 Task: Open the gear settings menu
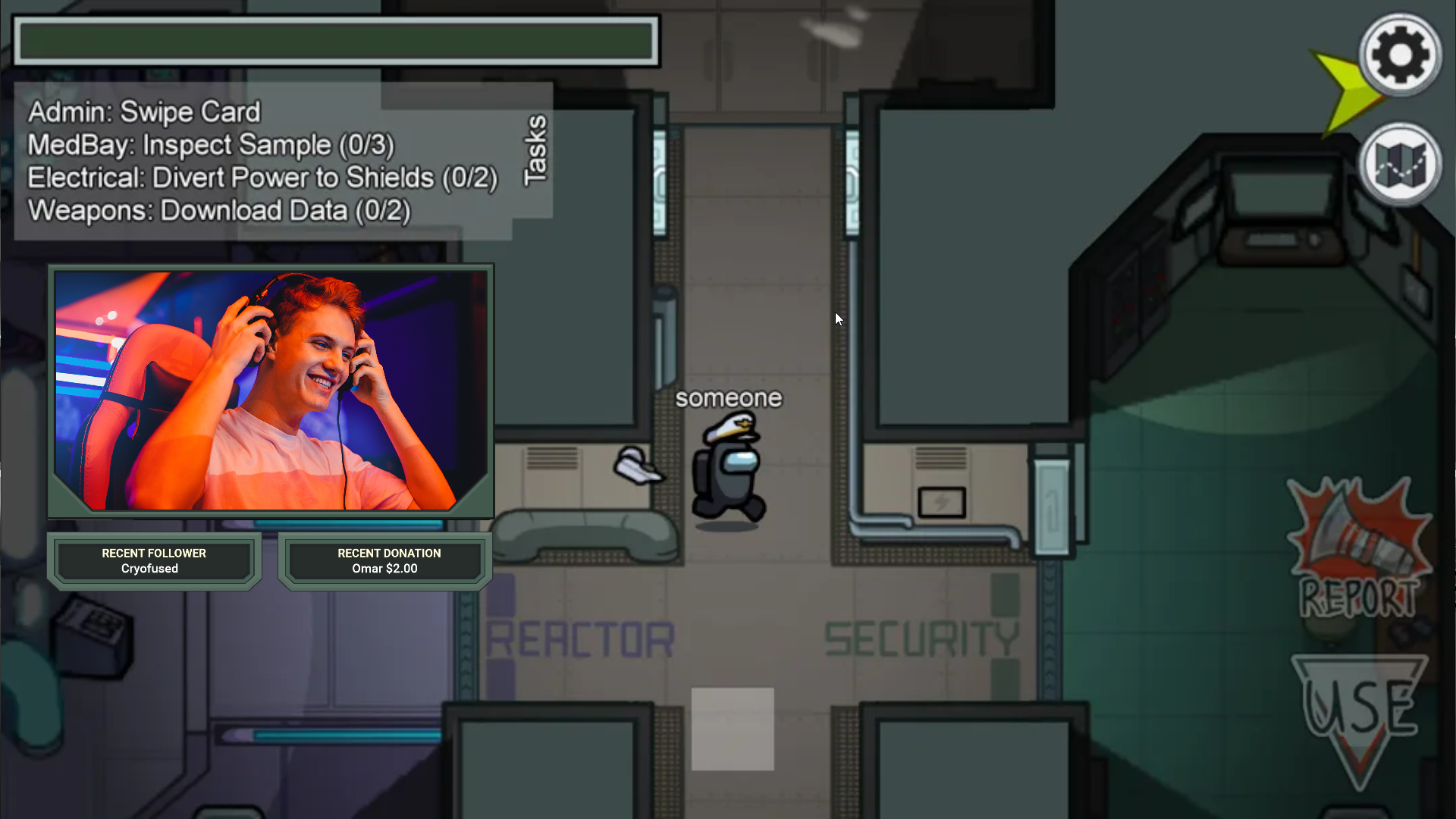pyautogui.click(x=1400, y=55)
